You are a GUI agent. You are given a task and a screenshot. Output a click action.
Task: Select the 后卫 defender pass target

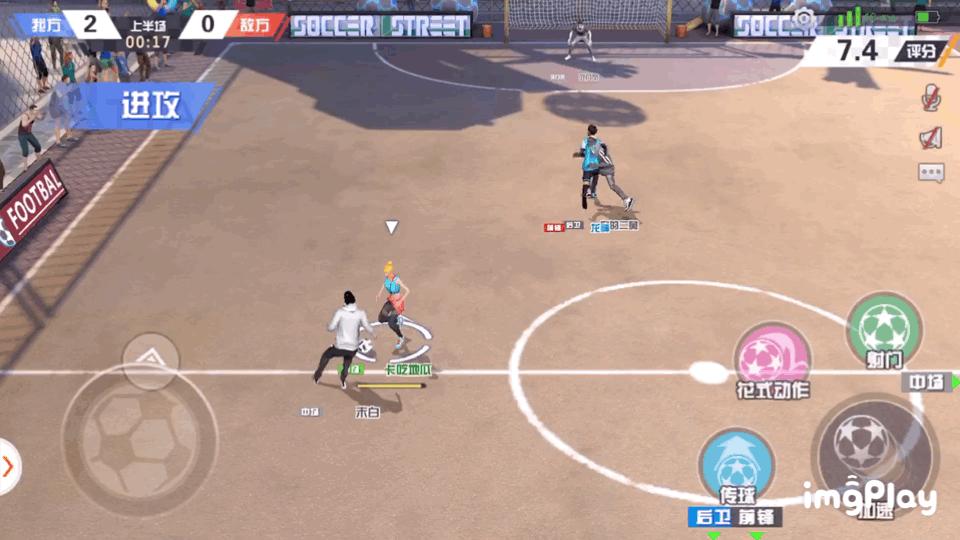pos(711,517)
